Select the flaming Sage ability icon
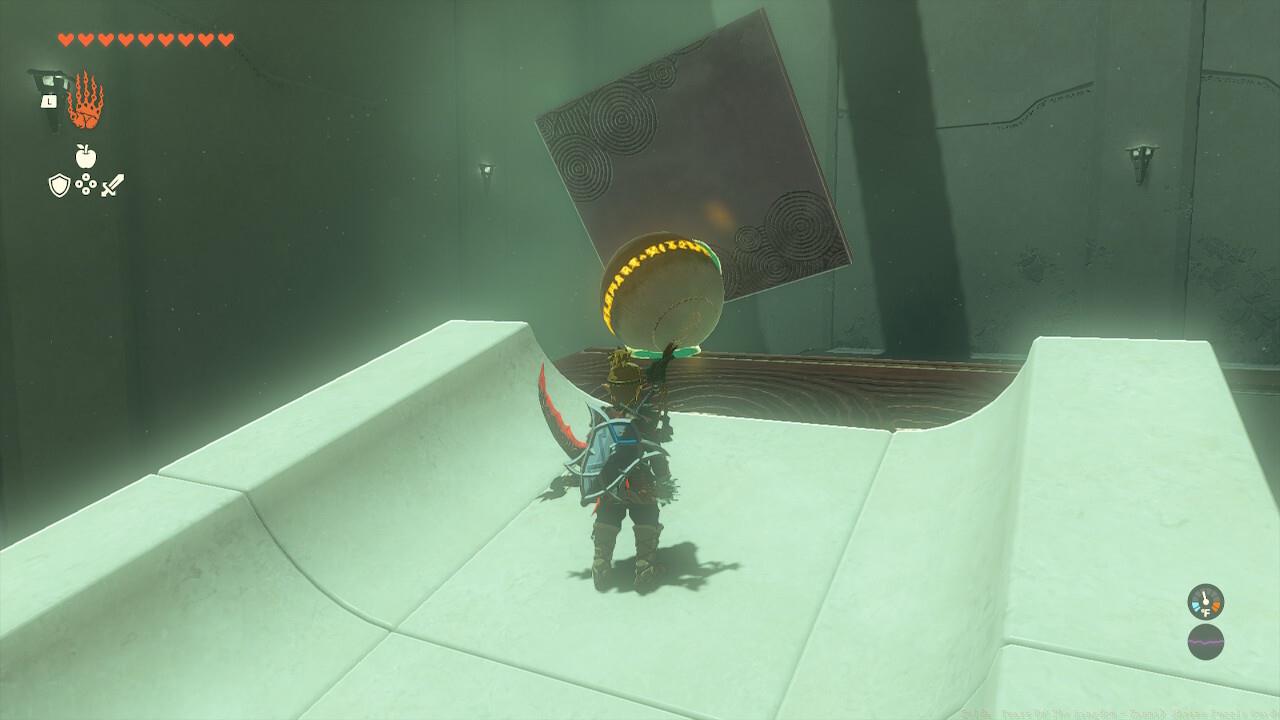1280x720 pixels. click(x=86, y=99)
